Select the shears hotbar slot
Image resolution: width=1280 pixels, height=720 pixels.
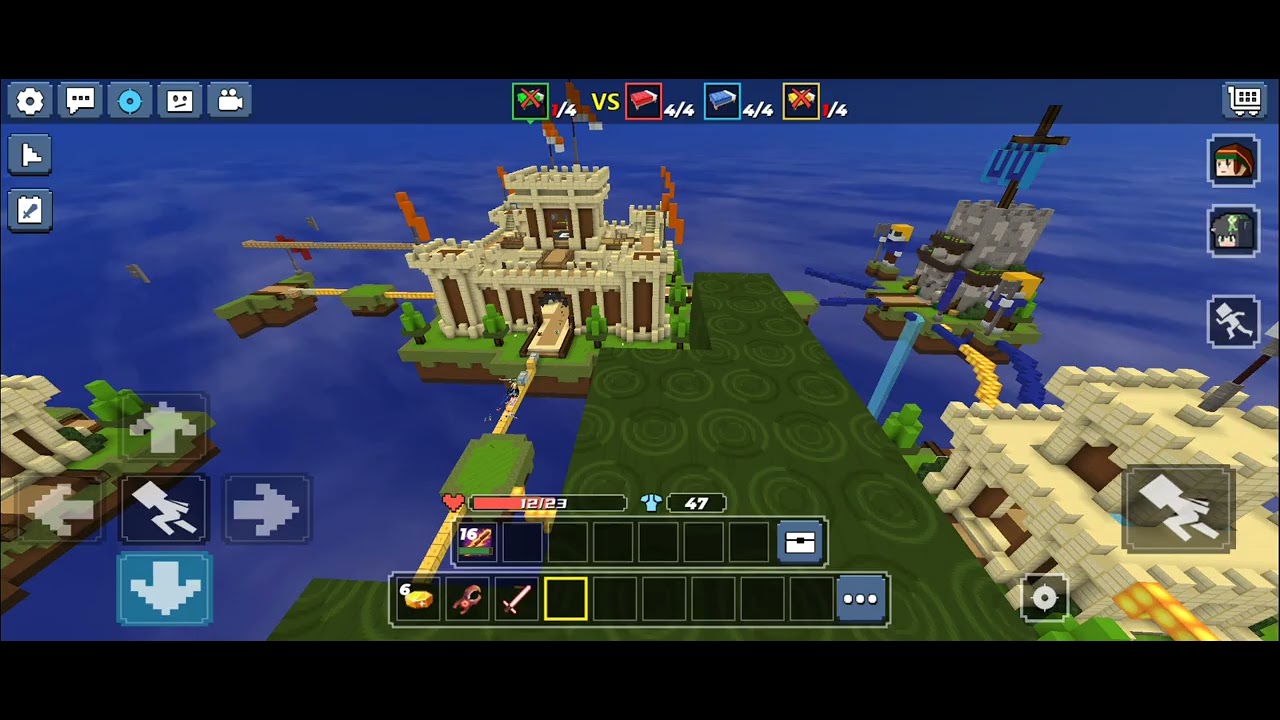coord(467,599)
